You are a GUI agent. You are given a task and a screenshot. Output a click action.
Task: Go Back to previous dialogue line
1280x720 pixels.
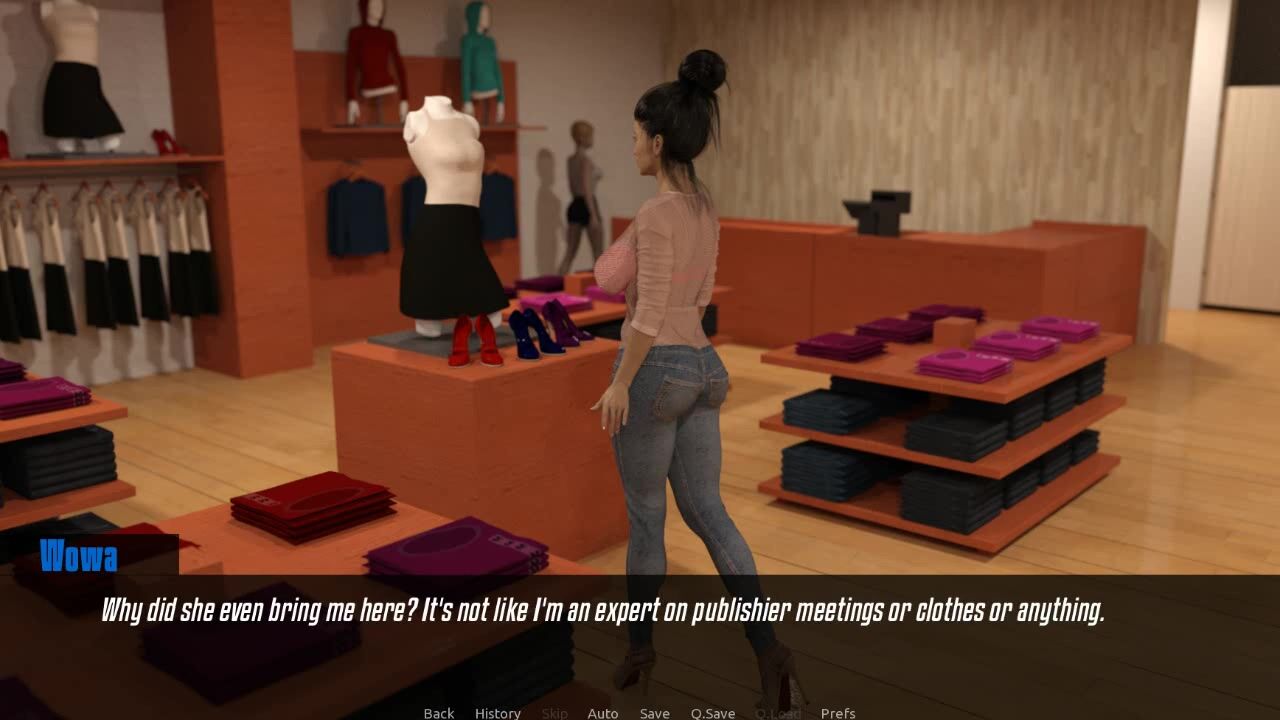(438, 713)
